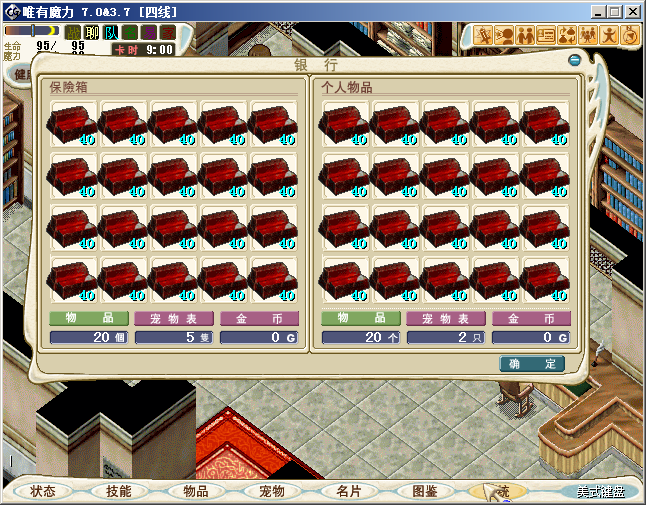Open the 状态 status menu

42,491
